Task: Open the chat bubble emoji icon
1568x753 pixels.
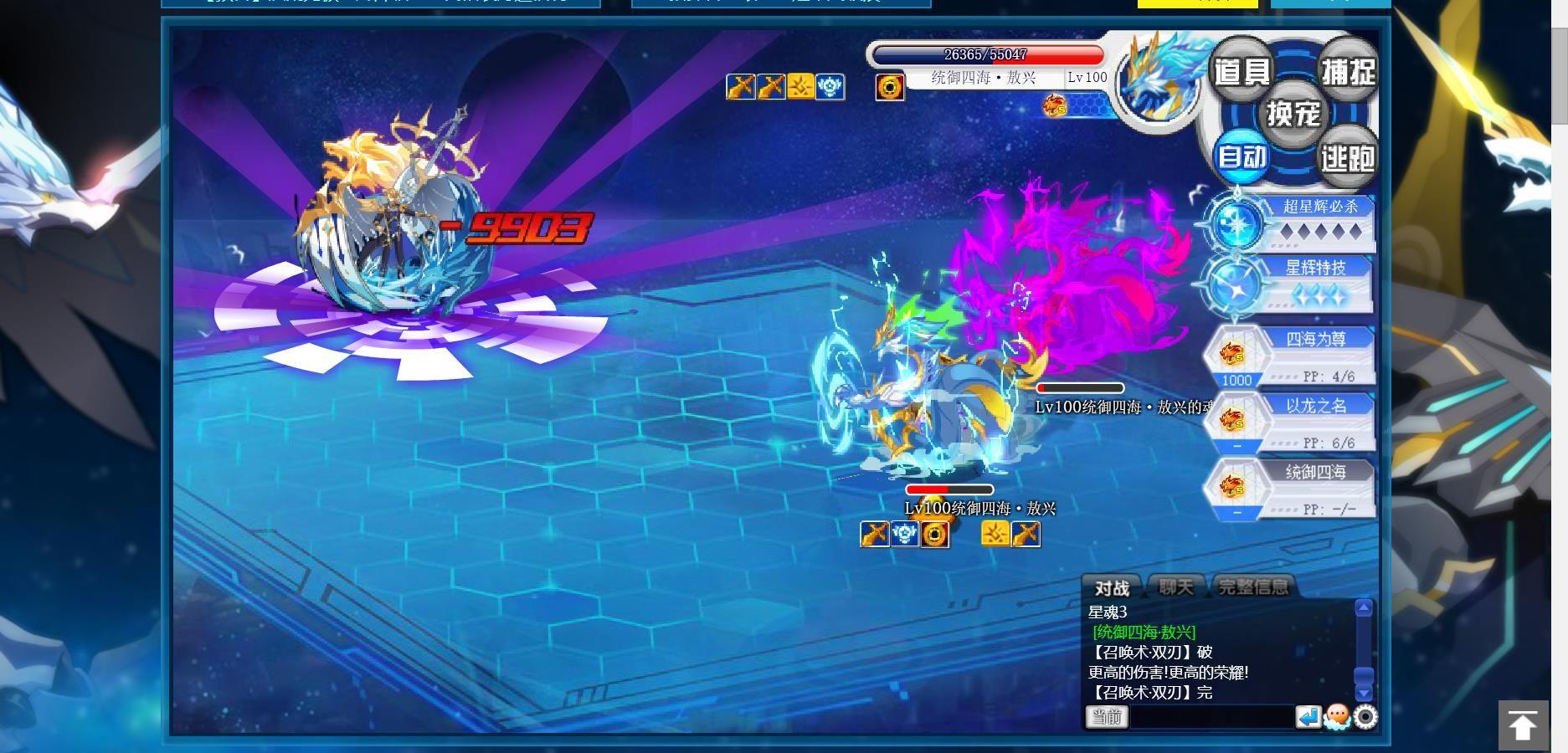Action: [1337, 717]
